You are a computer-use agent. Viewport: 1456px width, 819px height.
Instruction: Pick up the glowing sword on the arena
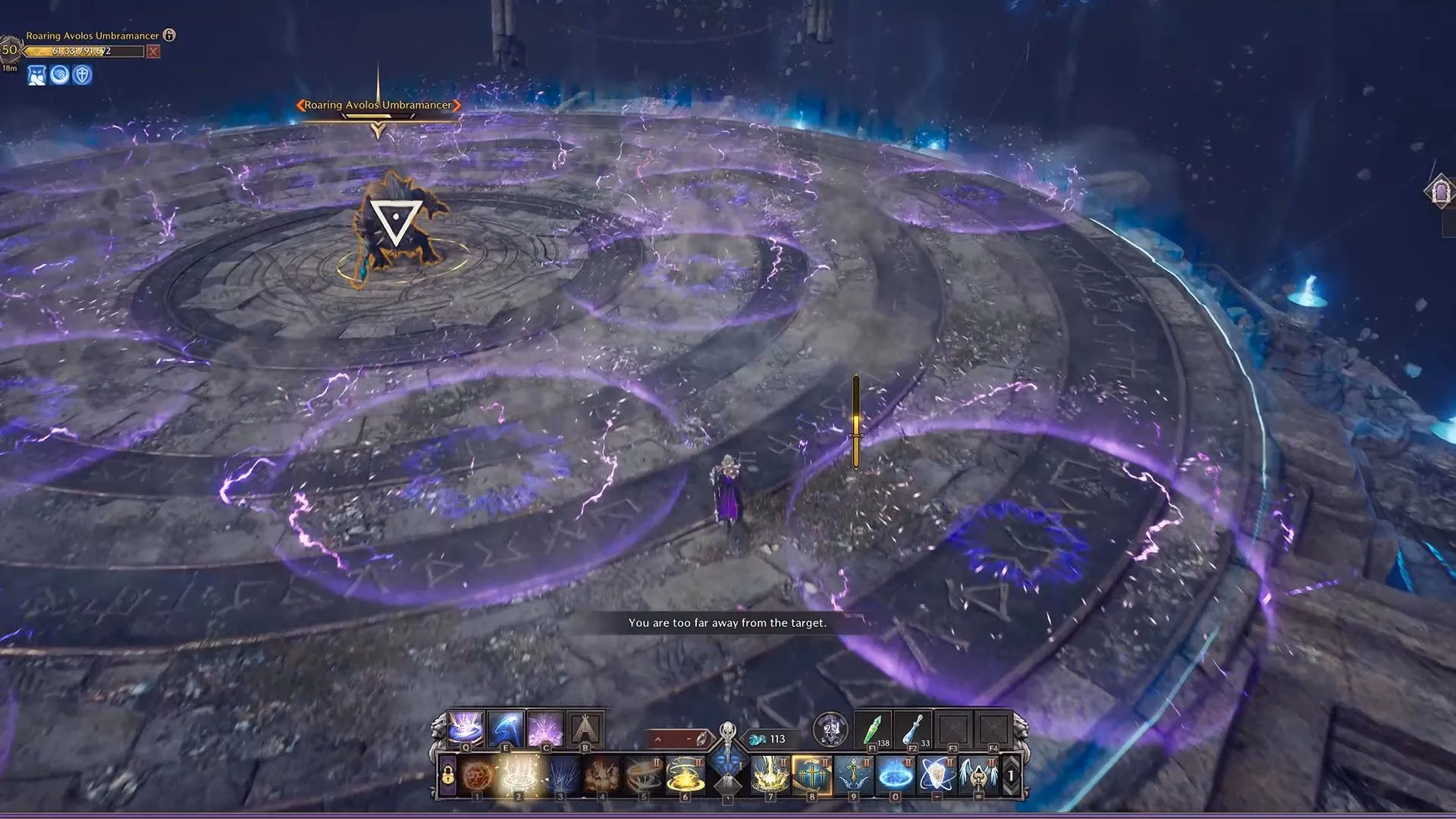(855, 417)
